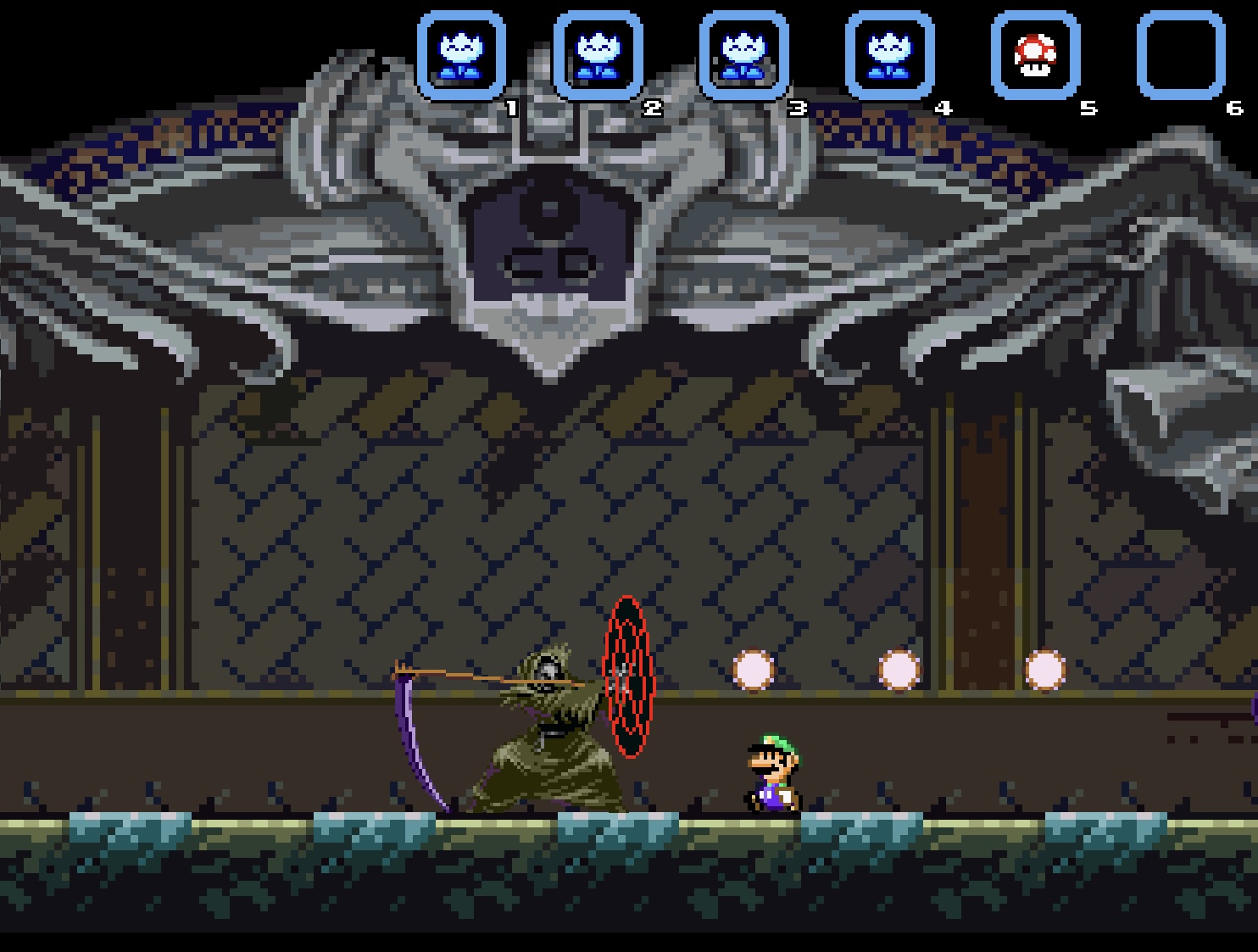
Task: Toggle item slot 1 selection border
Action: (461, 53)
